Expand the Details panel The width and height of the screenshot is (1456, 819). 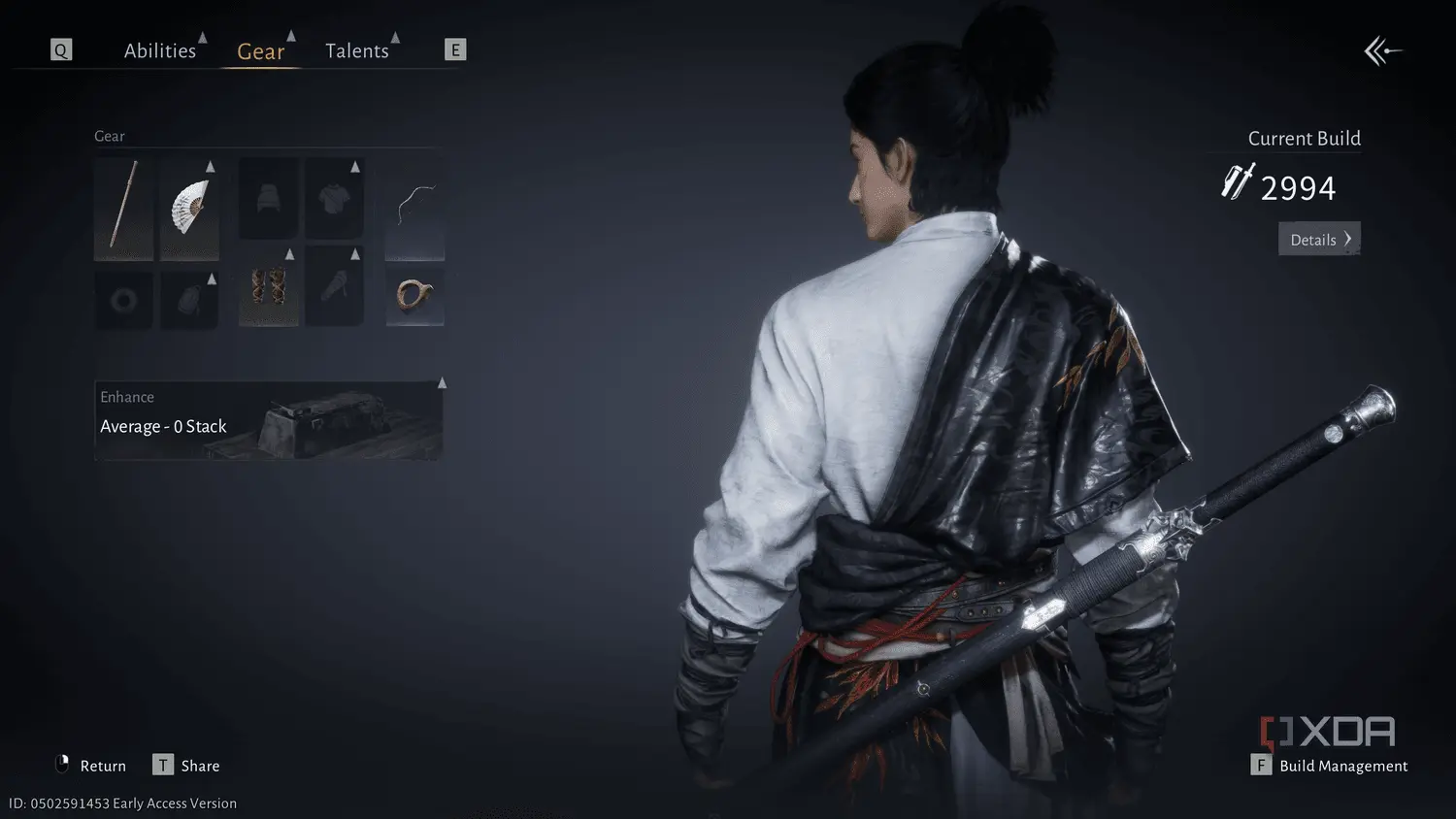1318,239
